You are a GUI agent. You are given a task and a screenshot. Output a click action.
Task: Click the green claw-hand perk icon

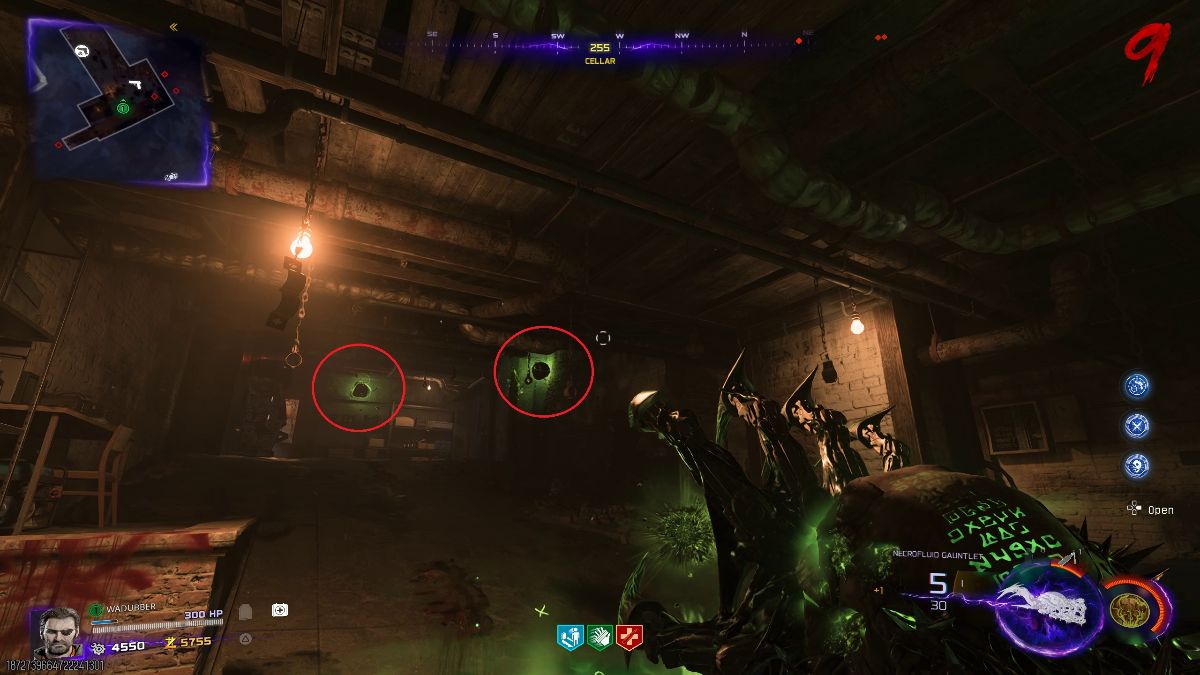click(600, 635)
